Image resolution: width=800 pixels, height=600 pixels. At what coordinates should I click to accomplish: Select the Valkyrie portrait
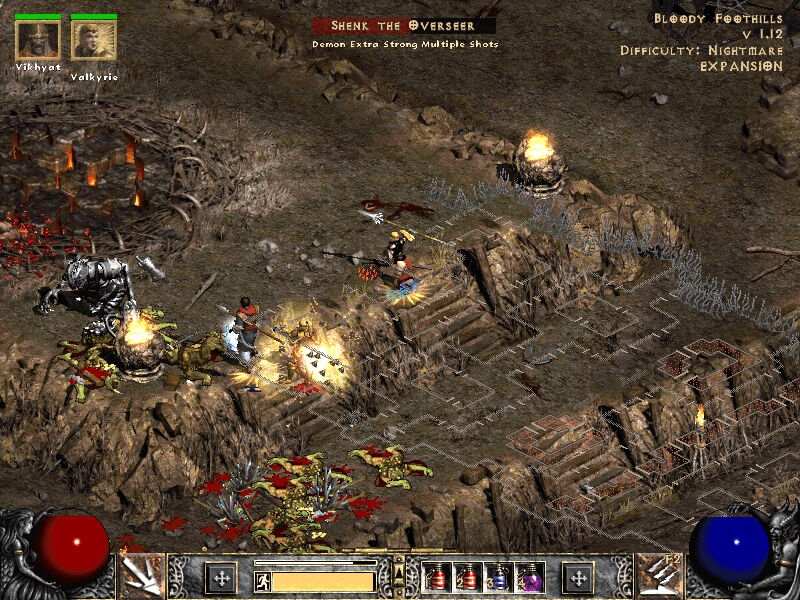click(94, 39)
